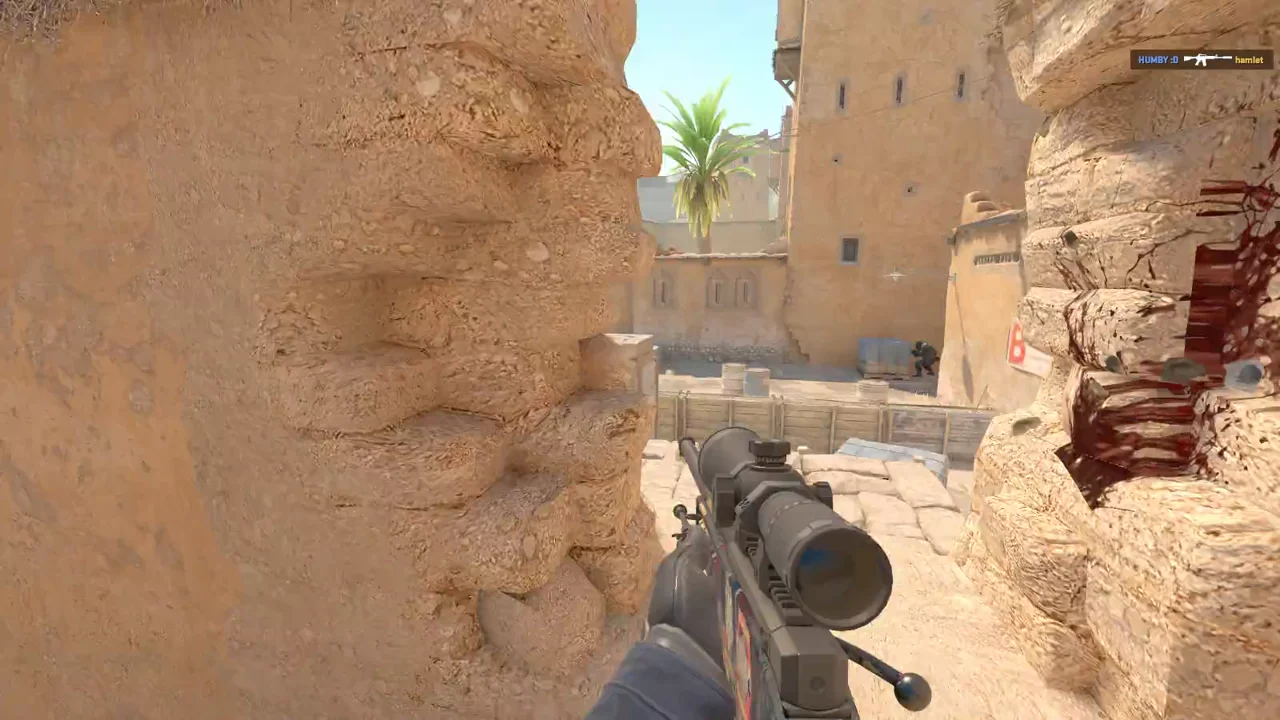Screen dimensions: 1280x720
Task: Click the middle arched window on the far wall
Action: (x=719, y=290)
